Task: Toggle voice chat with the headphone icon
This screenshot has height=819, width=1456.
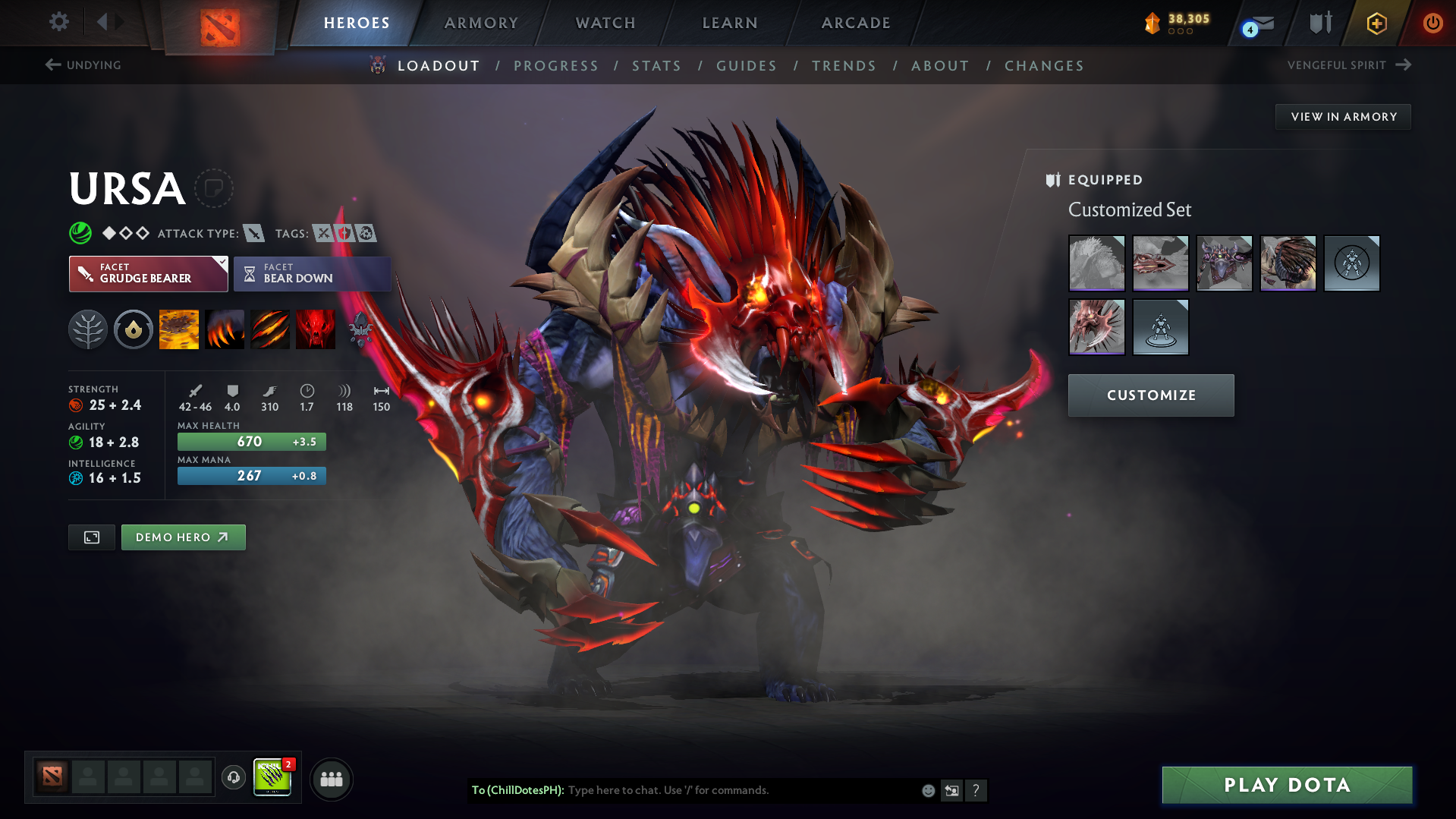Action: tap(233, 778)
